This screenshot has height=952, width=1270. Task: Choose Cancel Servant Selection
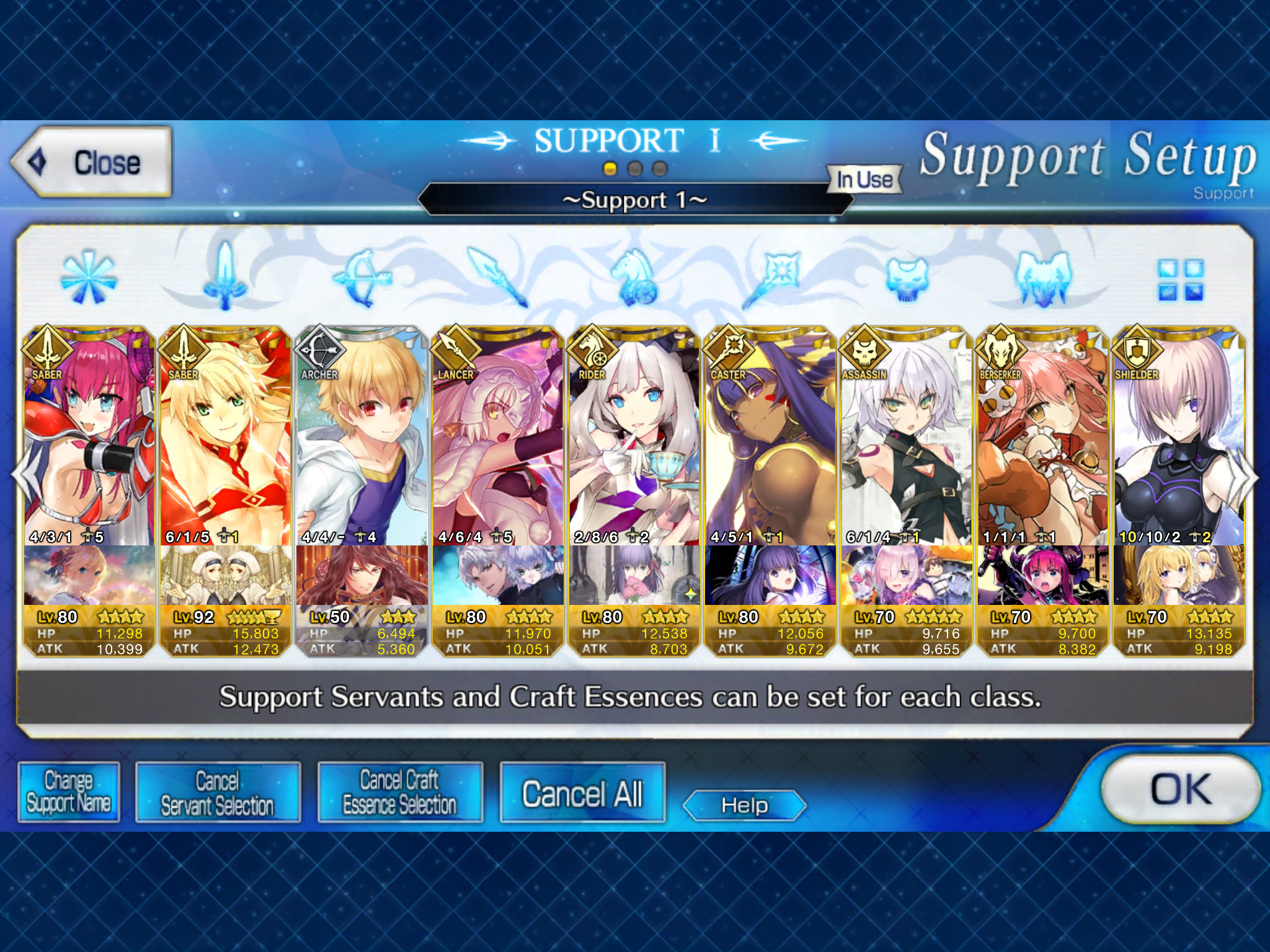[217, 792]
